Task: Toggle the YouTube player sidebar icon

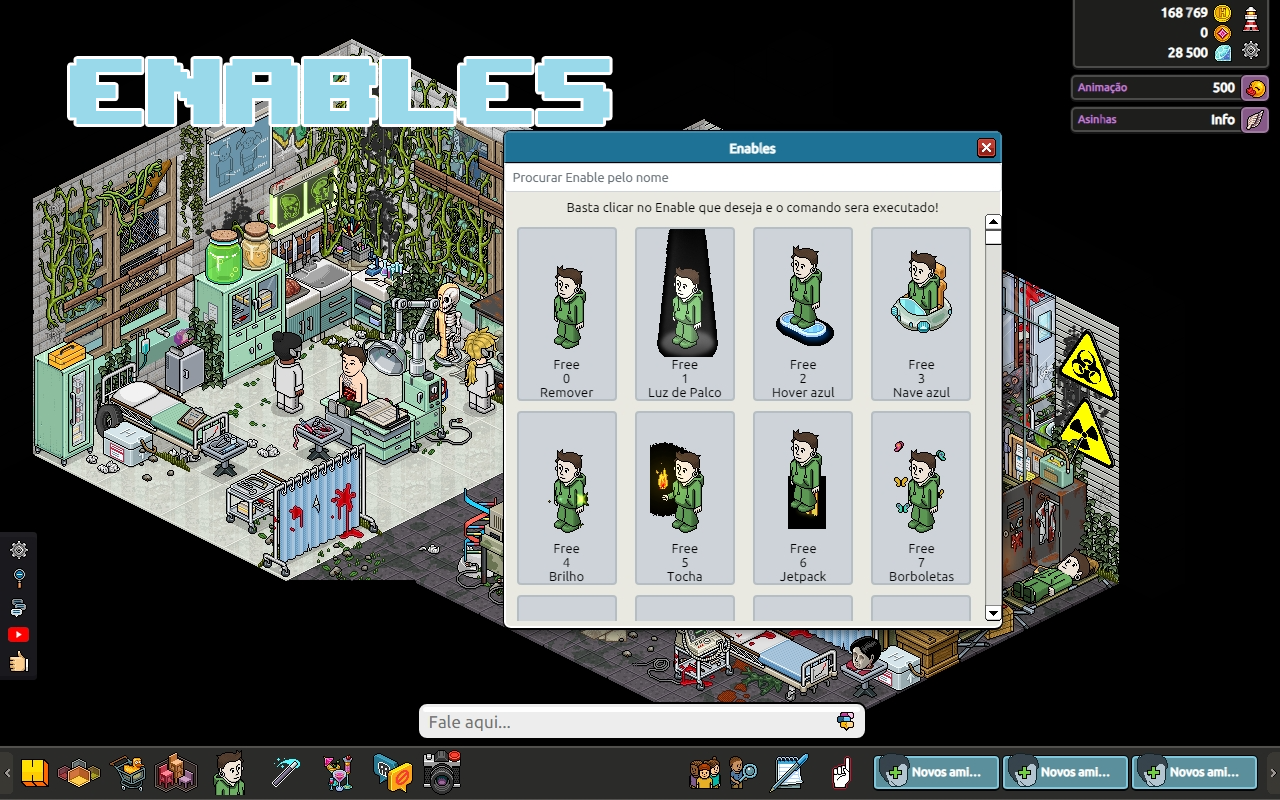Action: pyautogui.click(x=18, y=633)
